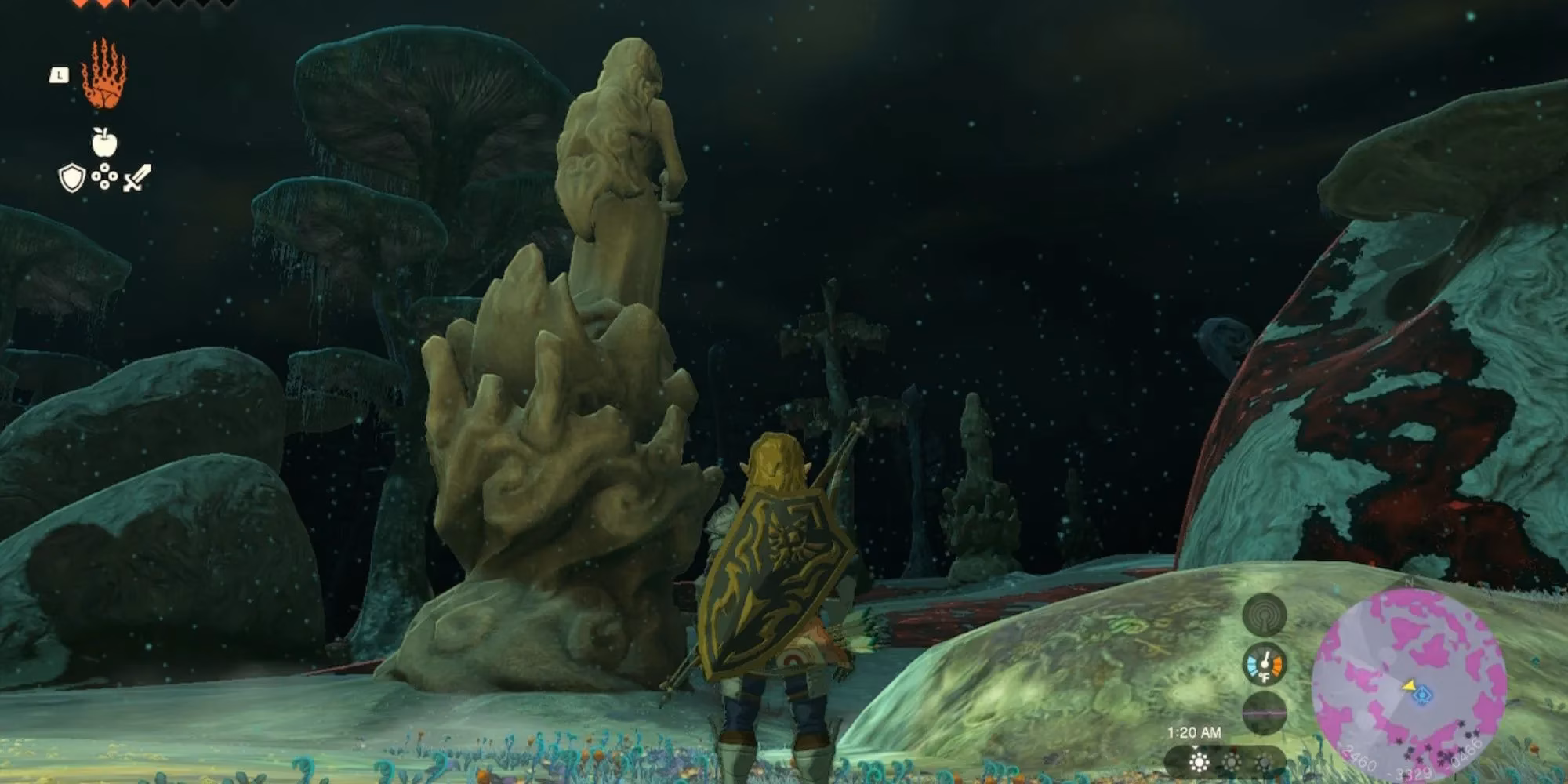
Task: Select the shield equipment icon
Action: [71, 178]
